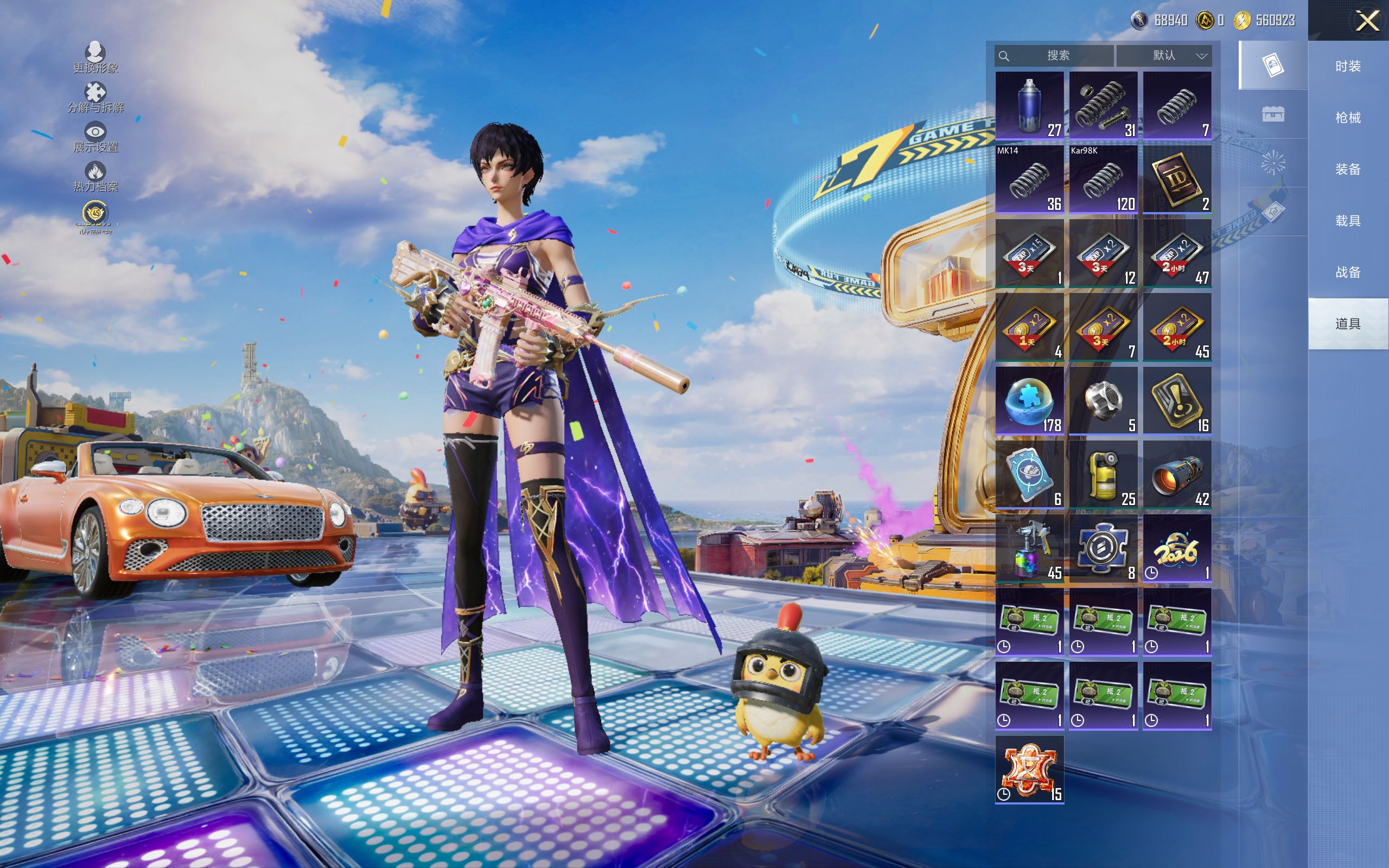Image resolution: width=1389 pixels, height=868 pixels.
Task: Open the 枪械 category tab
Action: [x=1348, y=118]
